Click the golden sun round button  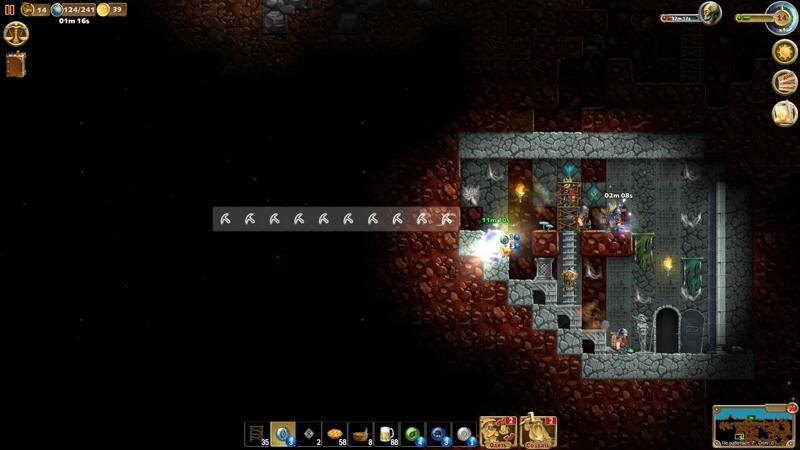pos(784,51)
